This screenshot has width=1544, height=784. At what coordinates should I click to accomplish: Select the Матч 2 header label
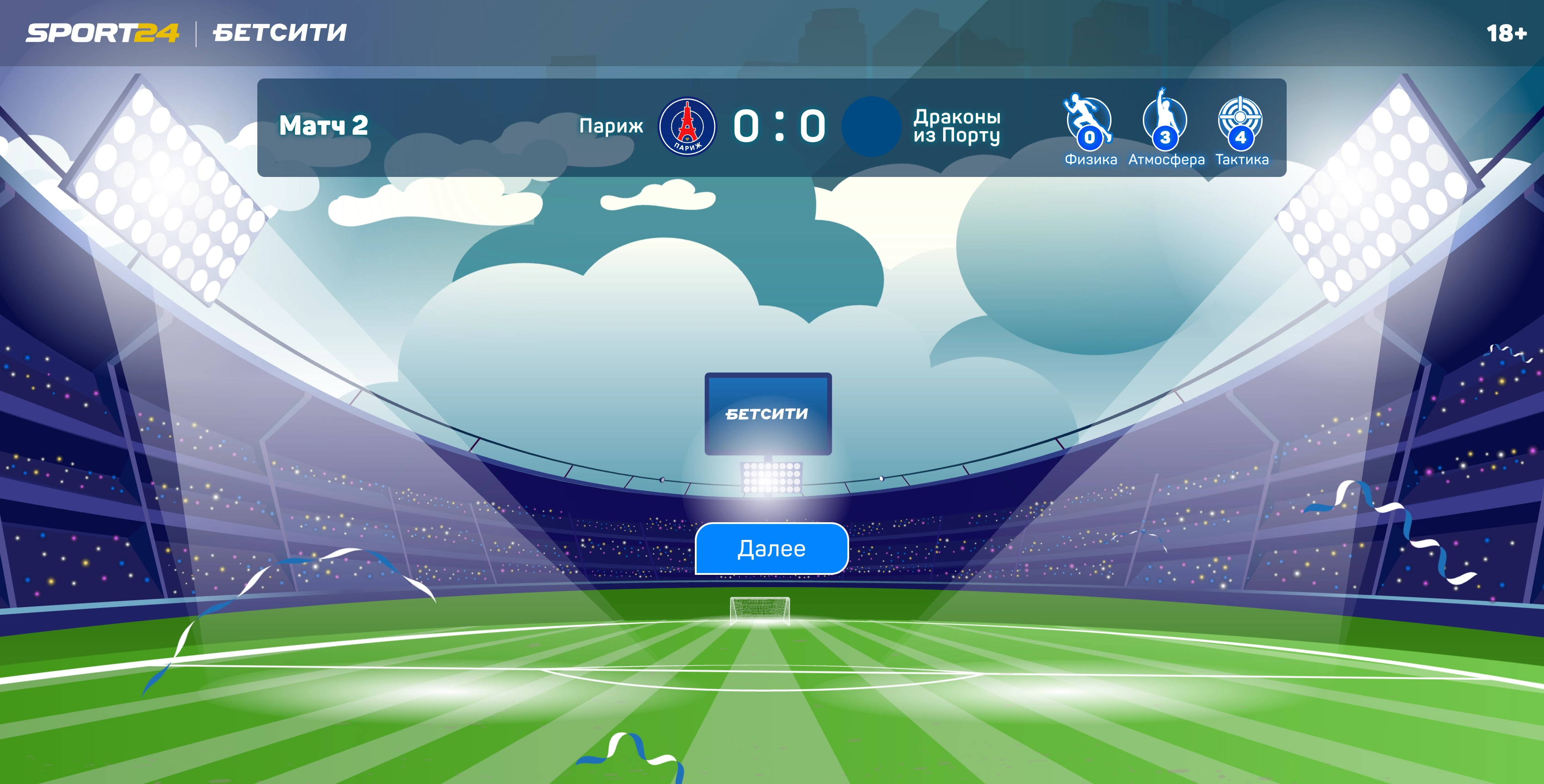pyautogui.click(x=324, y=127)
